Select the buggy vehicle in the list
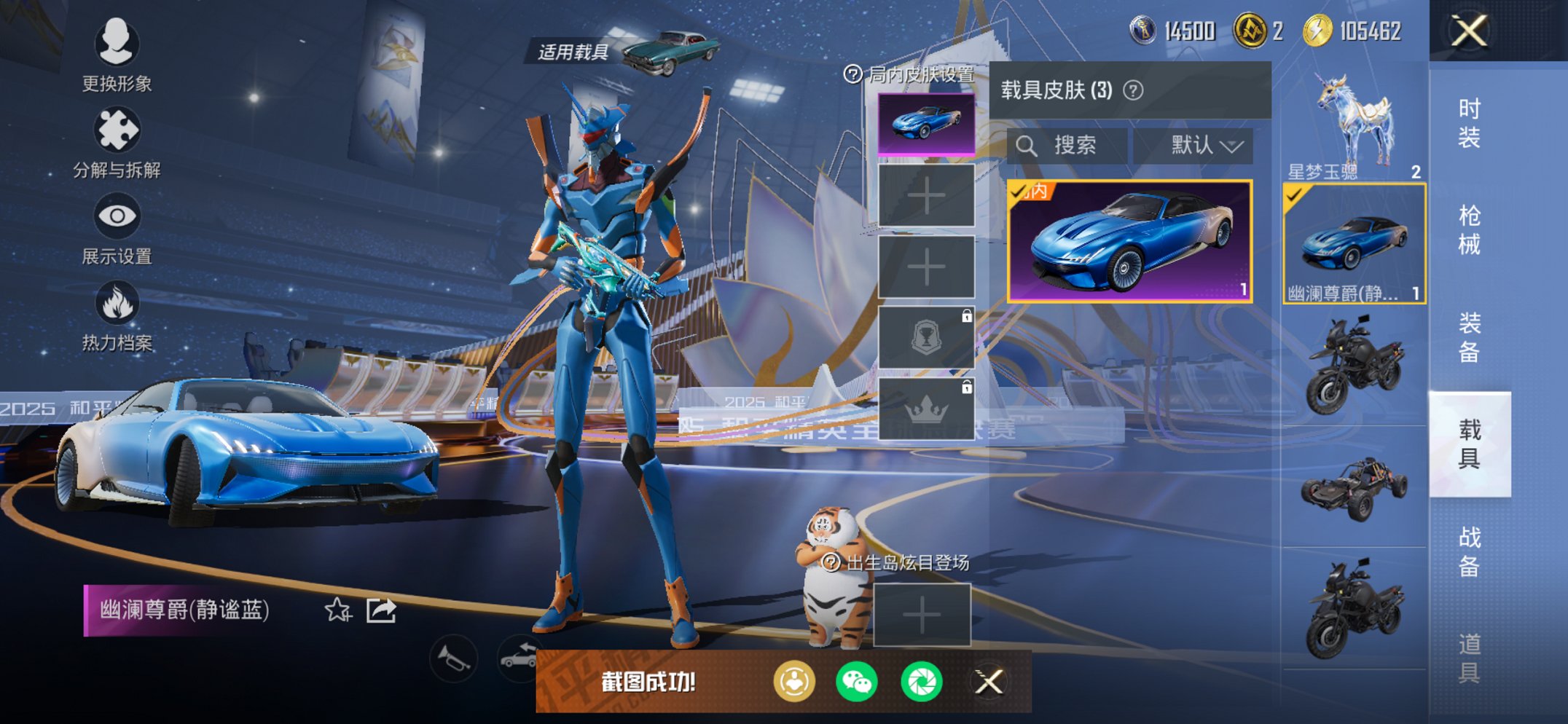The height and width of the screenshot is (724, 1568). tap(1354, 488)
